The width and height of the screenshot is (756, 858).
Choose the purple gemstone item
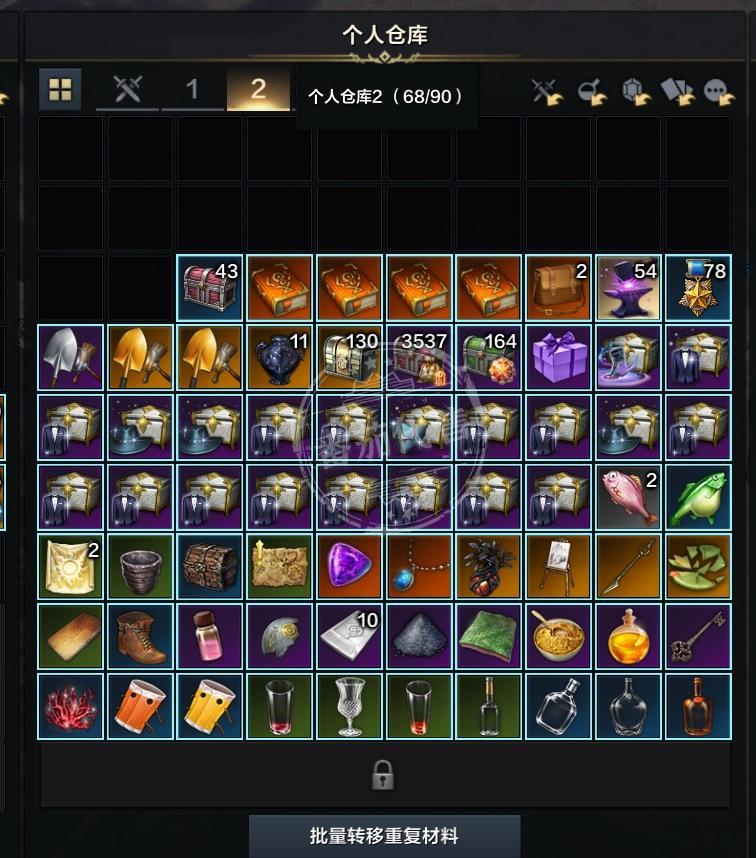tap(350, 567)
